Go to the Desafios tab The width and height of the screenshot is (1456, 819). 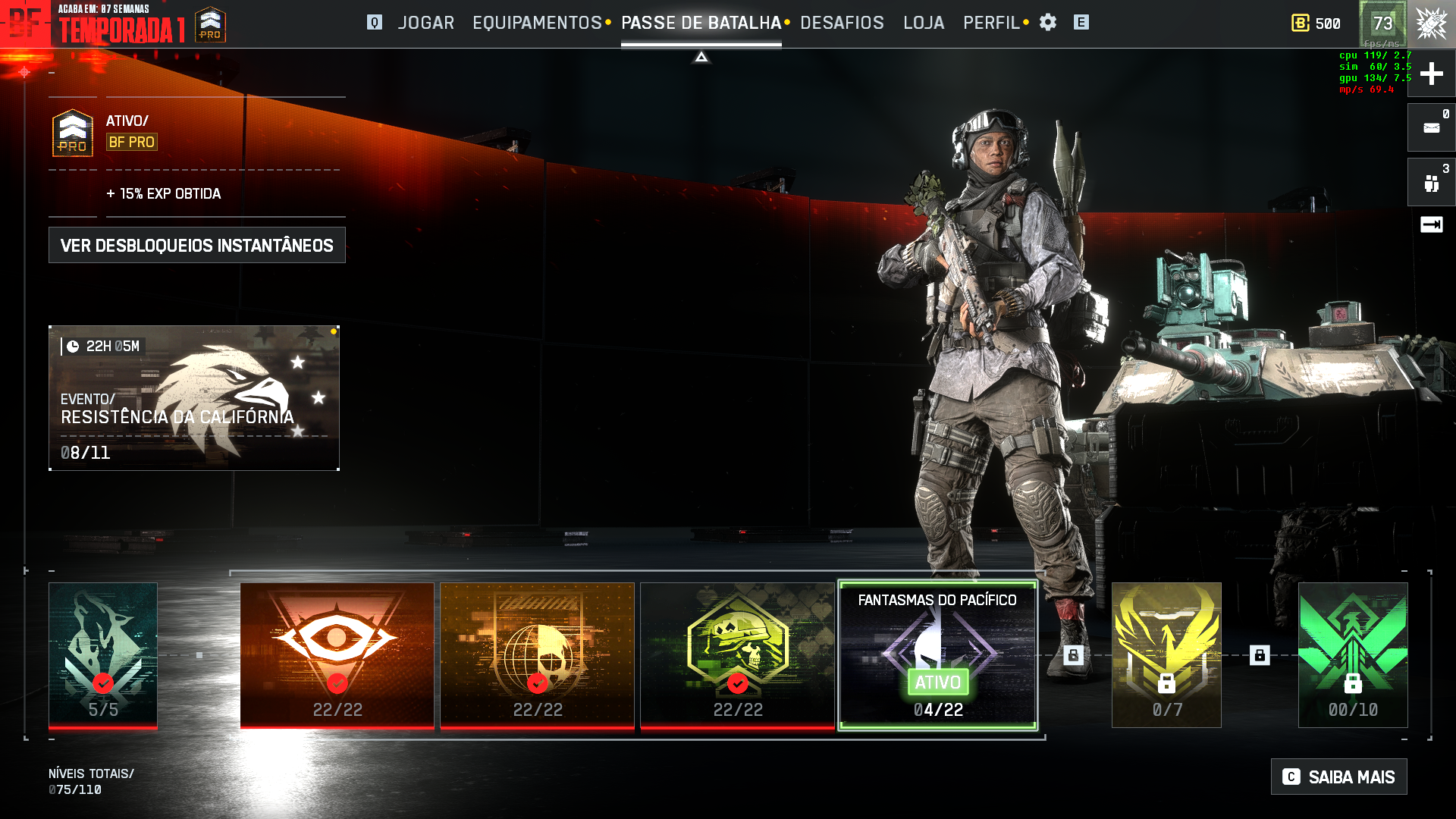pos(842,23)
